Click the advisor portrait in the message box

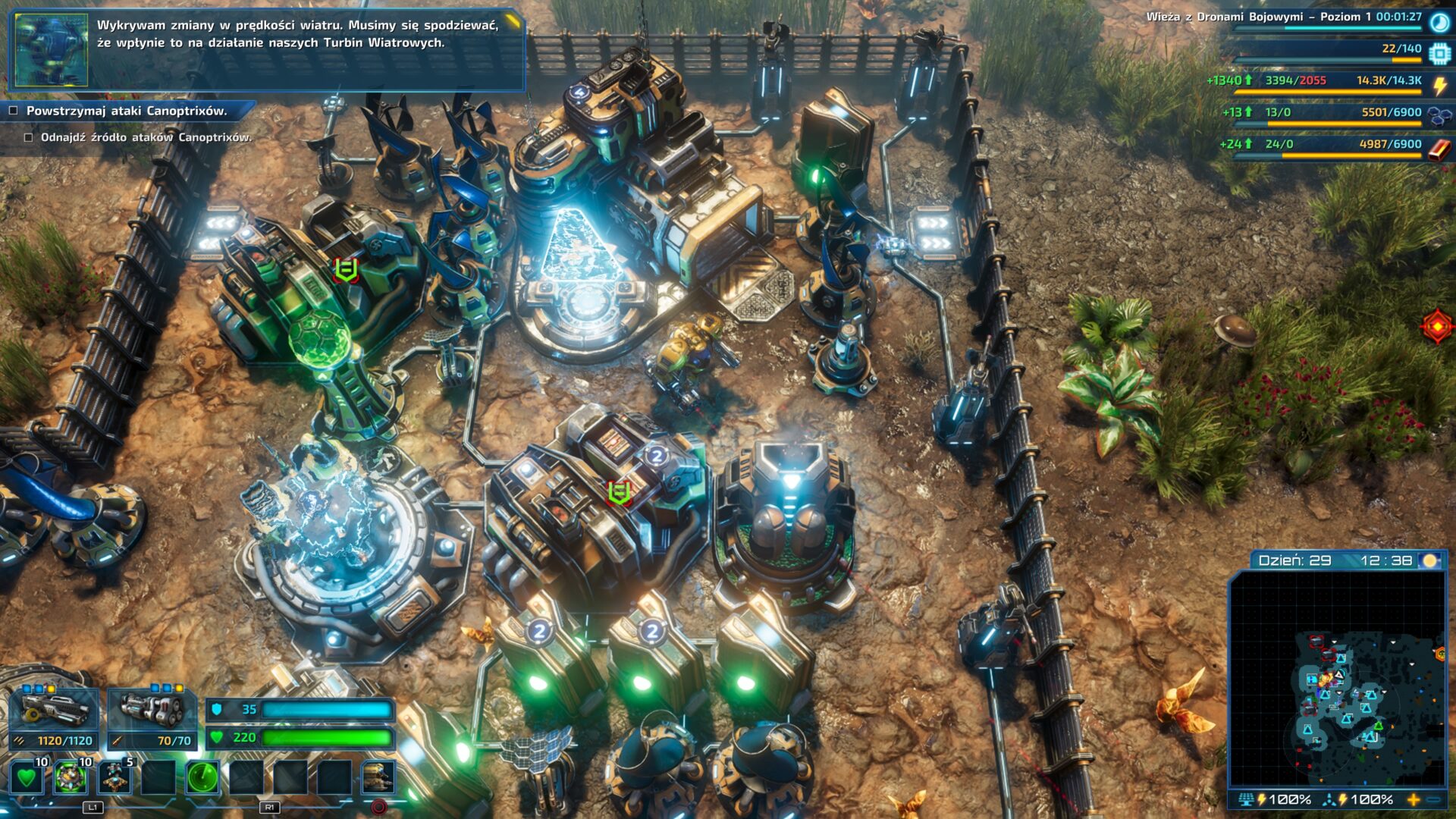(52, 49)
